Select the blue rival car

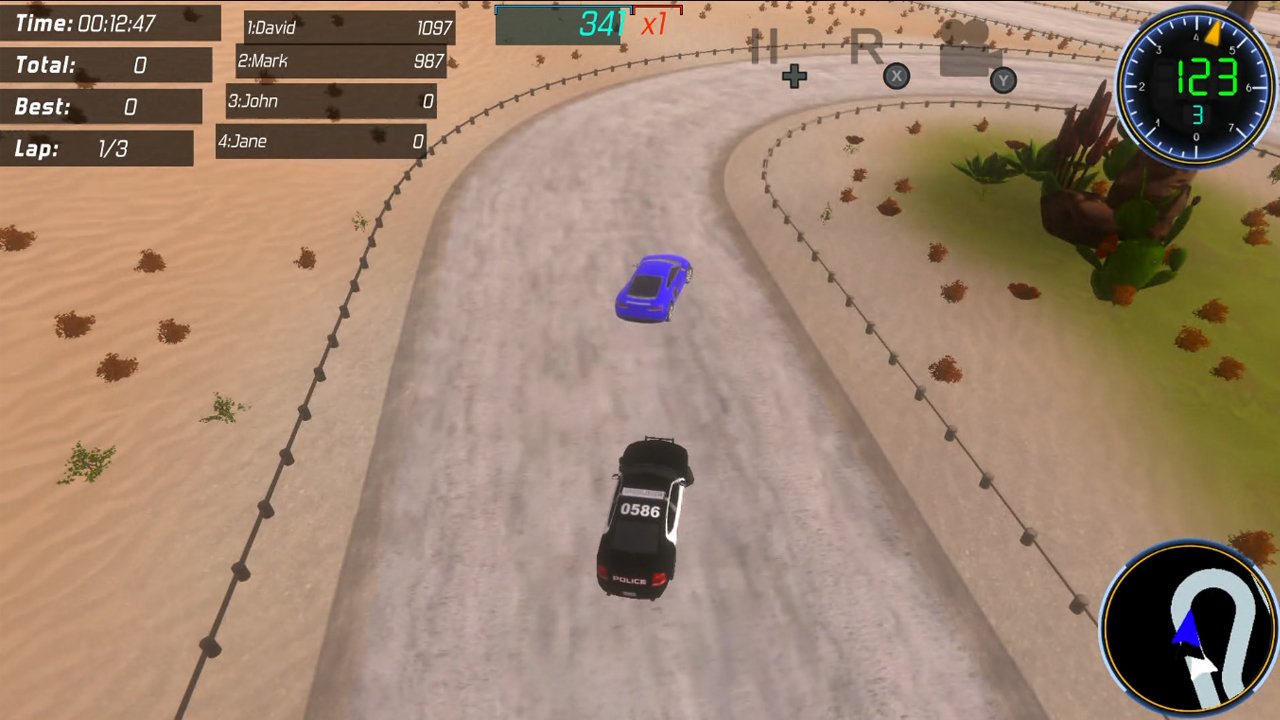pos(653,287)
